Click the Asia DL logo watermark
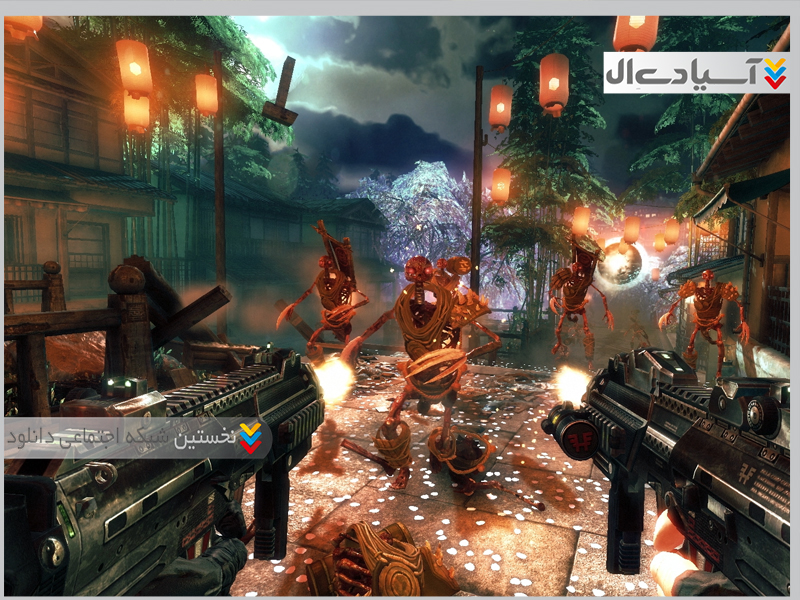 coord(695,73)
